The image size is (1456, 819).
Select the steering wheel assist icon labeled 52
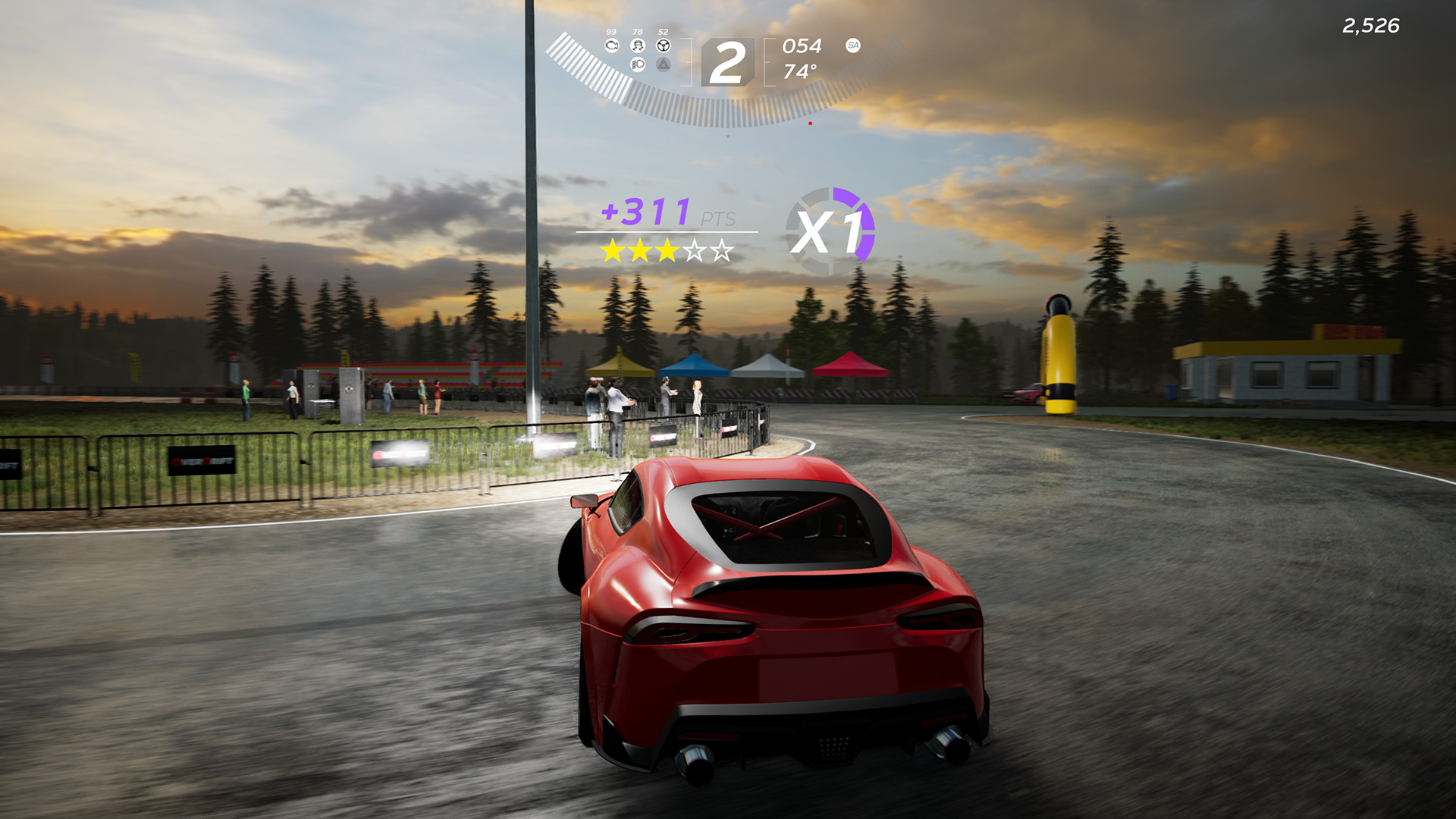(664, 45)
